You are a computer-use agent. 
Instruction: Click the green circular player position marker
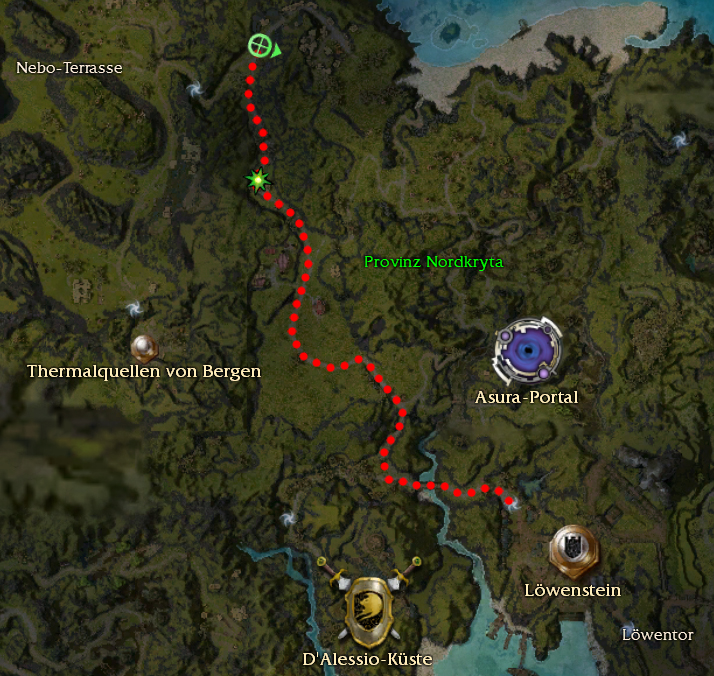[x=260, y=45]
